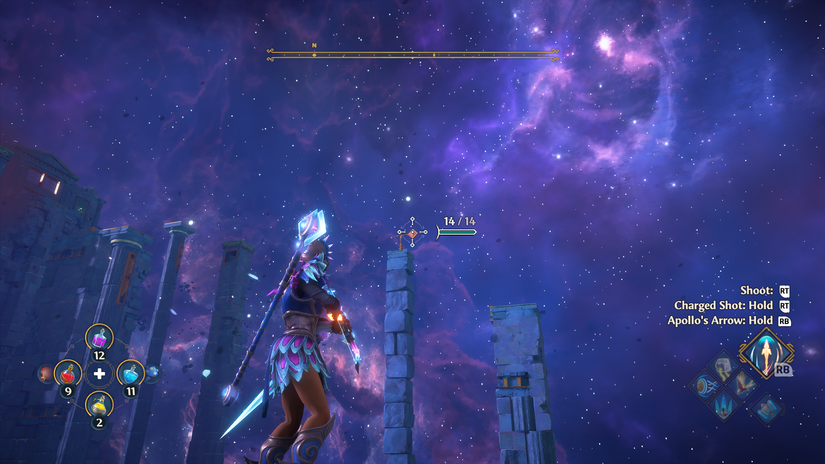This screenshot has height=464, width=825.
Task: Use the red health potion
Action: click(67, 374)
